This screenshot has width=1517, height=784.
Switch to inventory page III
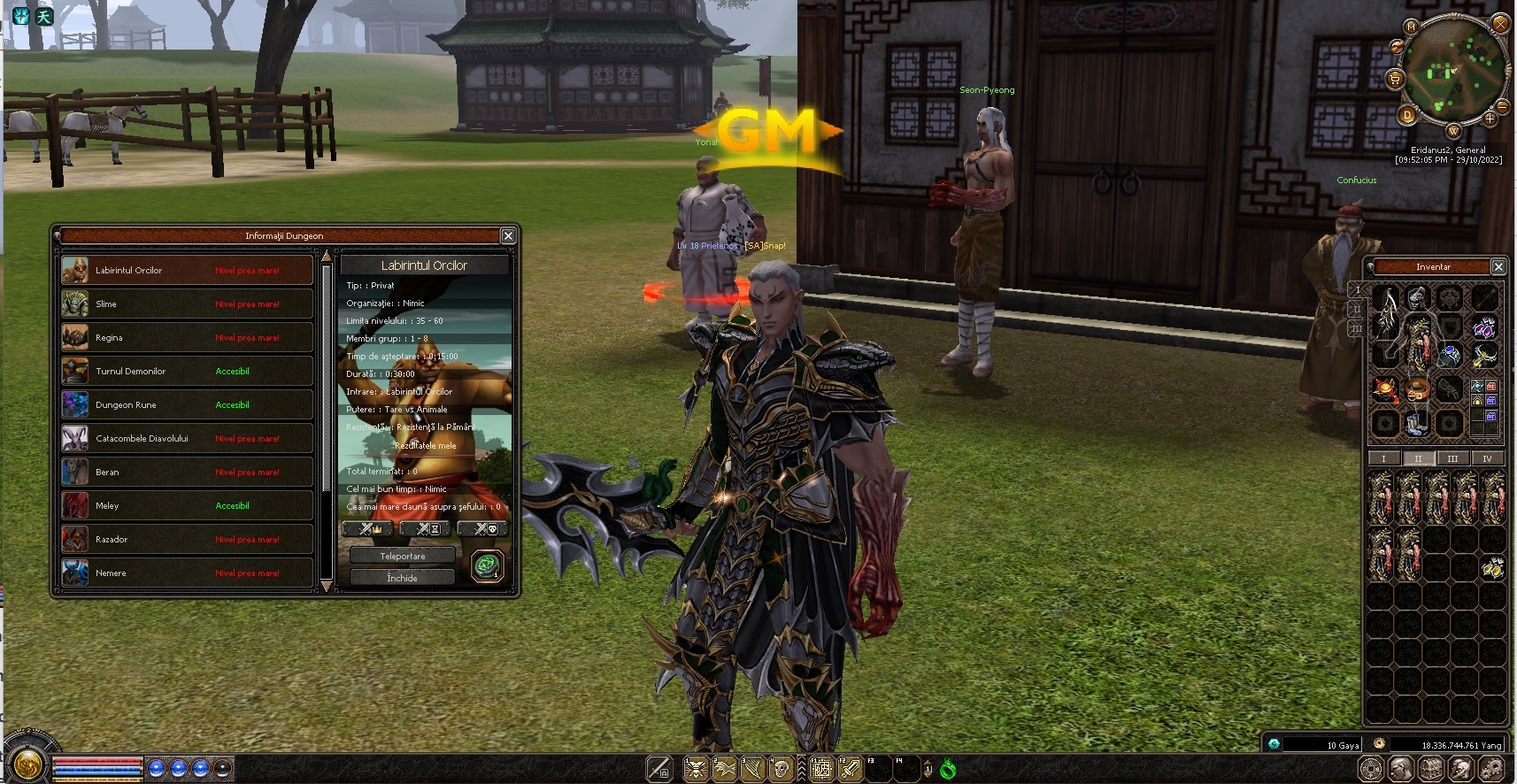pos(1452,458)
